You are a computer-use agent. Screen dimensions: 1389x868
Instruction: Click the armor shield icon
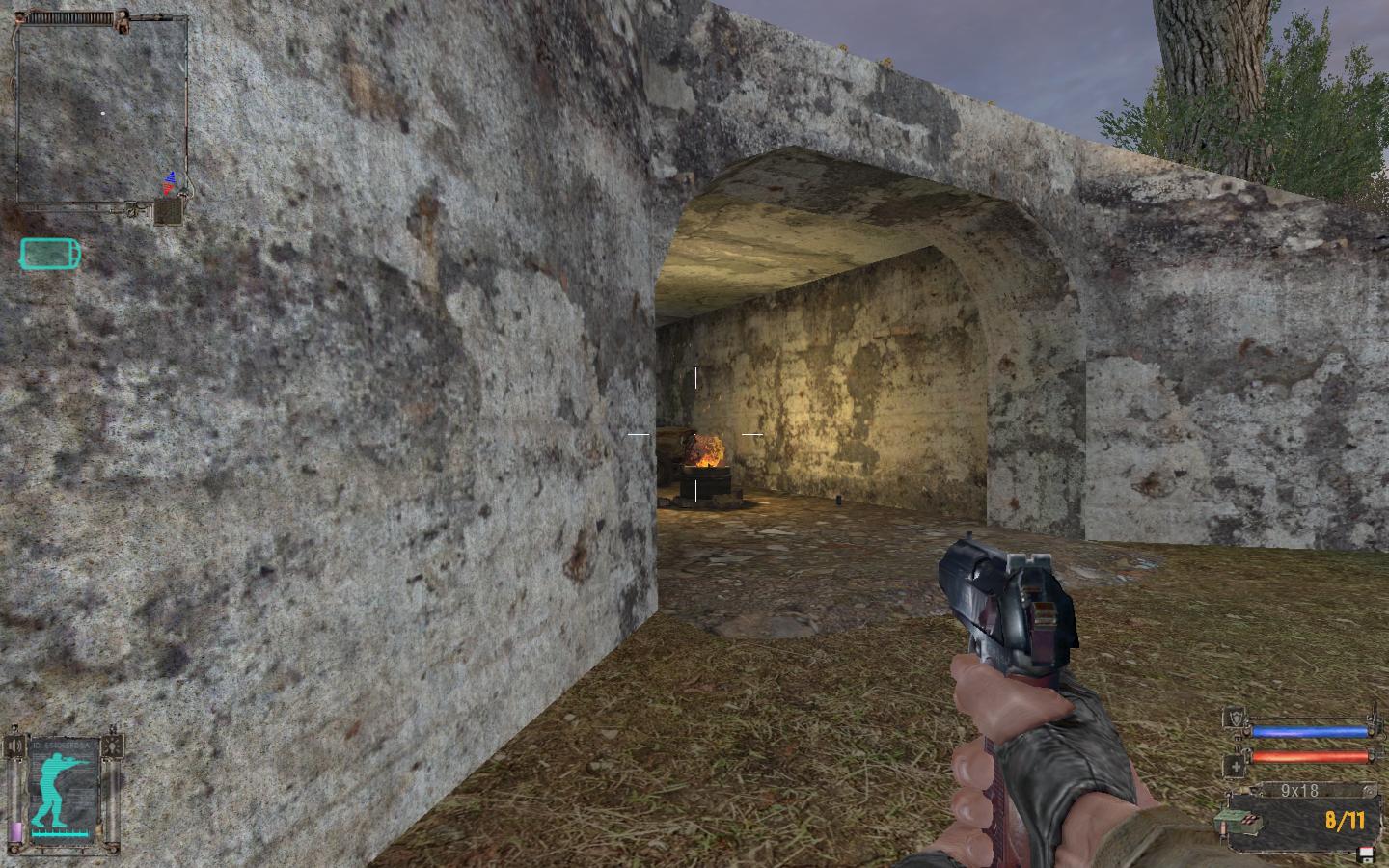point(1234,718)
